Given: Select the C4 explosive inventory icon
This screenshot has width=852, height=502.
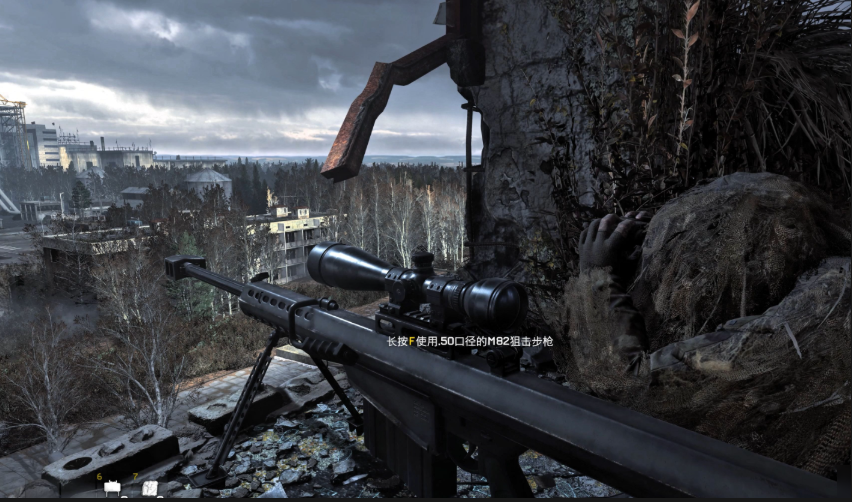Looking at the screenshot, I should 150,488.
